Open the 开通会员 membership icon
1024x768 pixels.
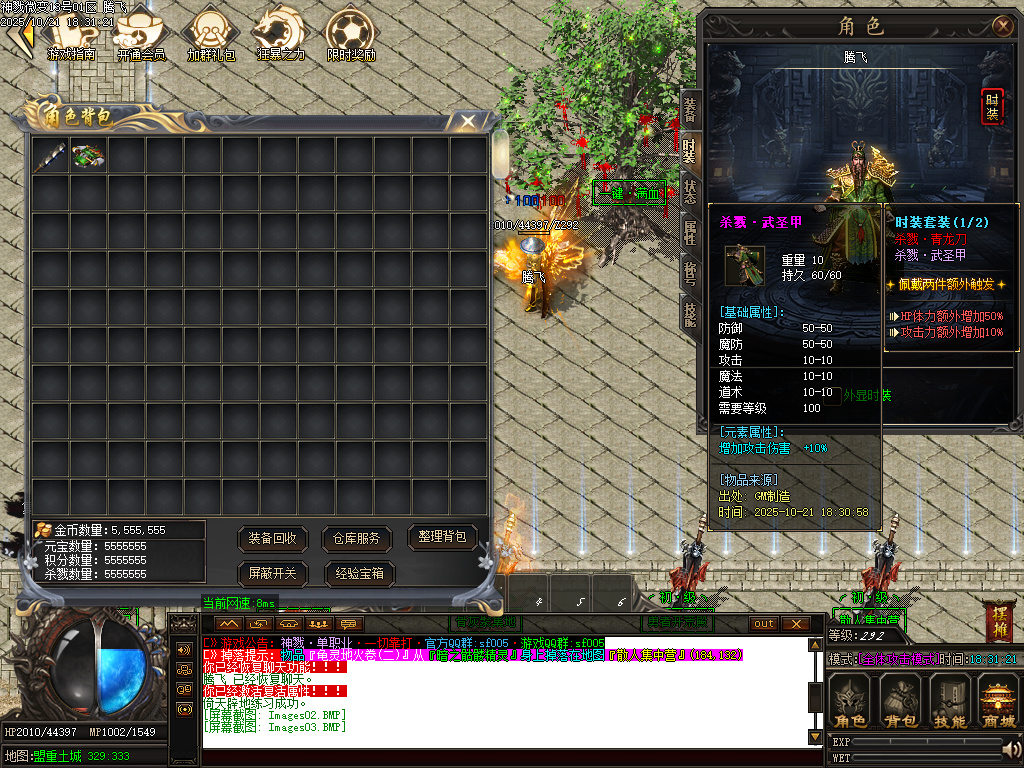pyautogui.click(x=141, y=33)
